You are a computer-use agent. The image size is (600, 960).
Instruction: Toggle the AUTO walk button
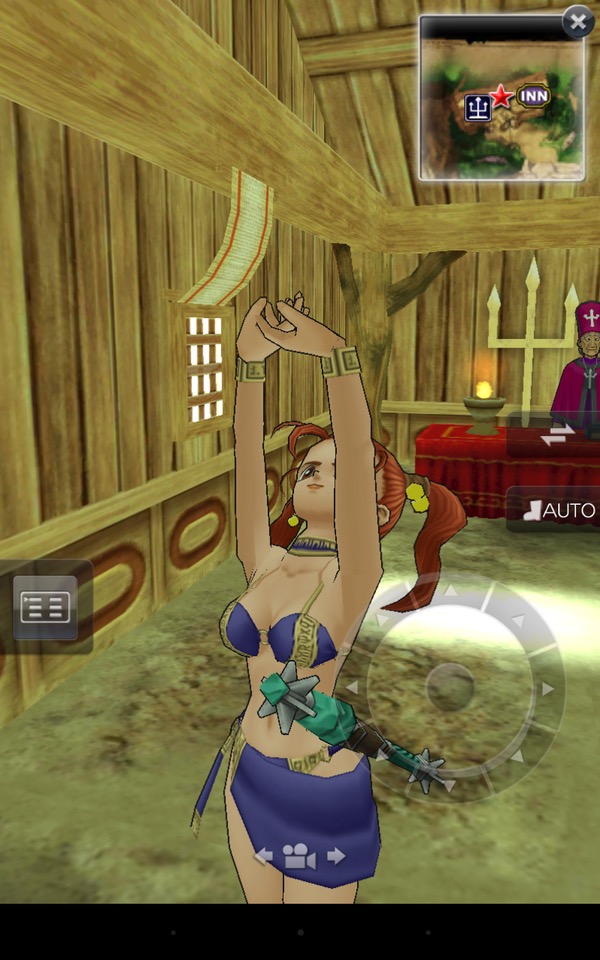[559, 510]
